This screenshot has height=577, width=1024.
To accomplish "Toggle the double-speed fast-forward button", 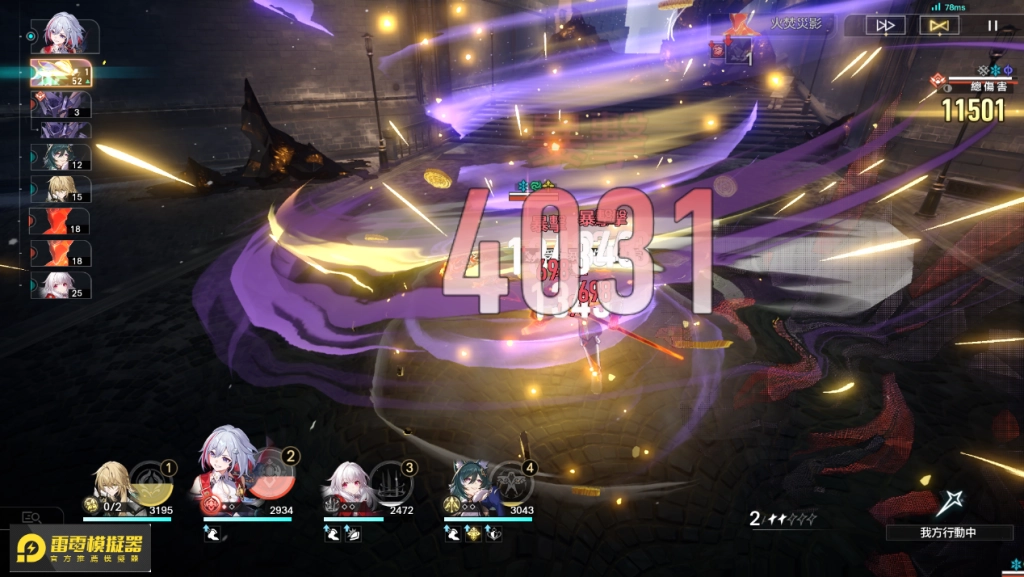I will point(884,26).
